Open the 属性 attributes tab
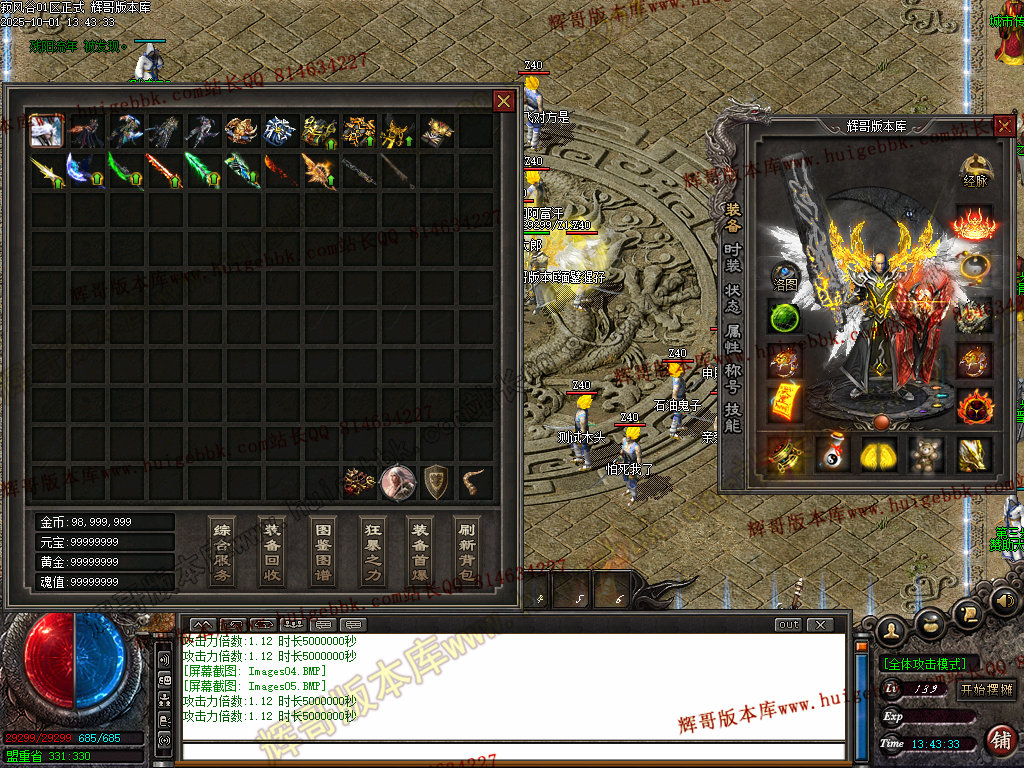The width and height of the screenshot is (1024, 768). point(733,338)
